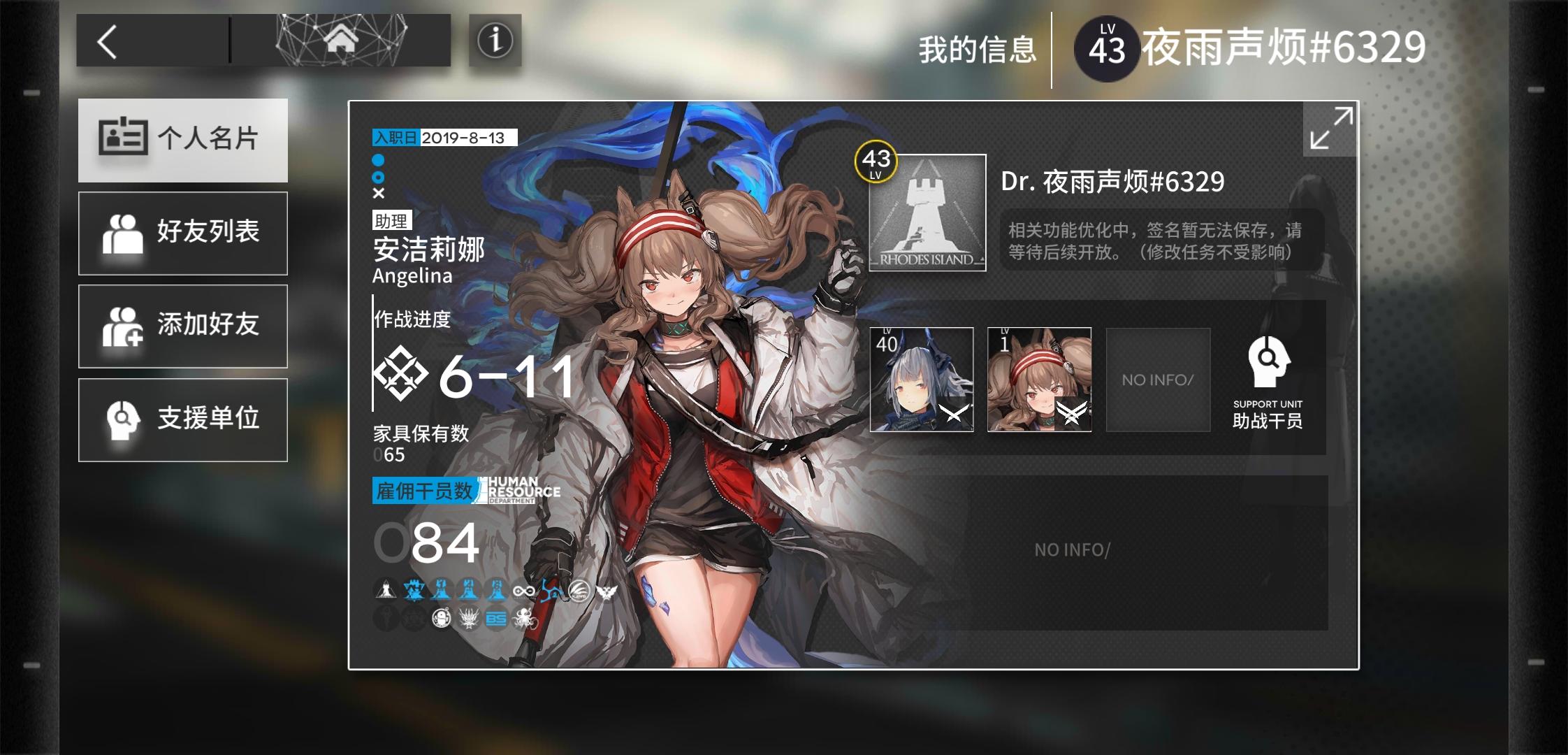Tap the back arrow icon
1568x755 pixels.
pyautogui.click(x=108, y=40)
